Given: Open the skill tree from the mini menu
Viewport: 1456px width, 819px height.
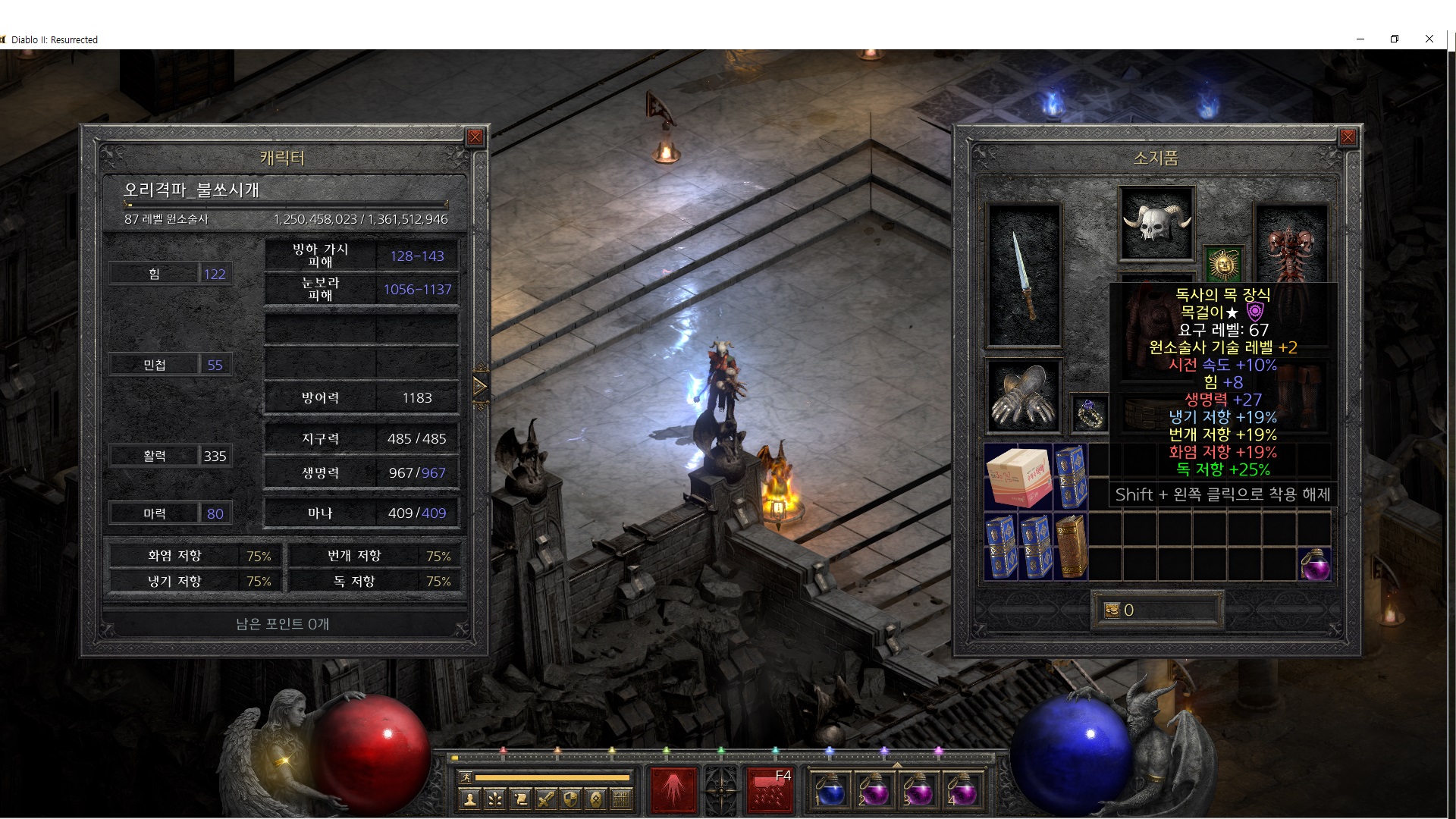Looking at the screenshot, I should 495,799.
